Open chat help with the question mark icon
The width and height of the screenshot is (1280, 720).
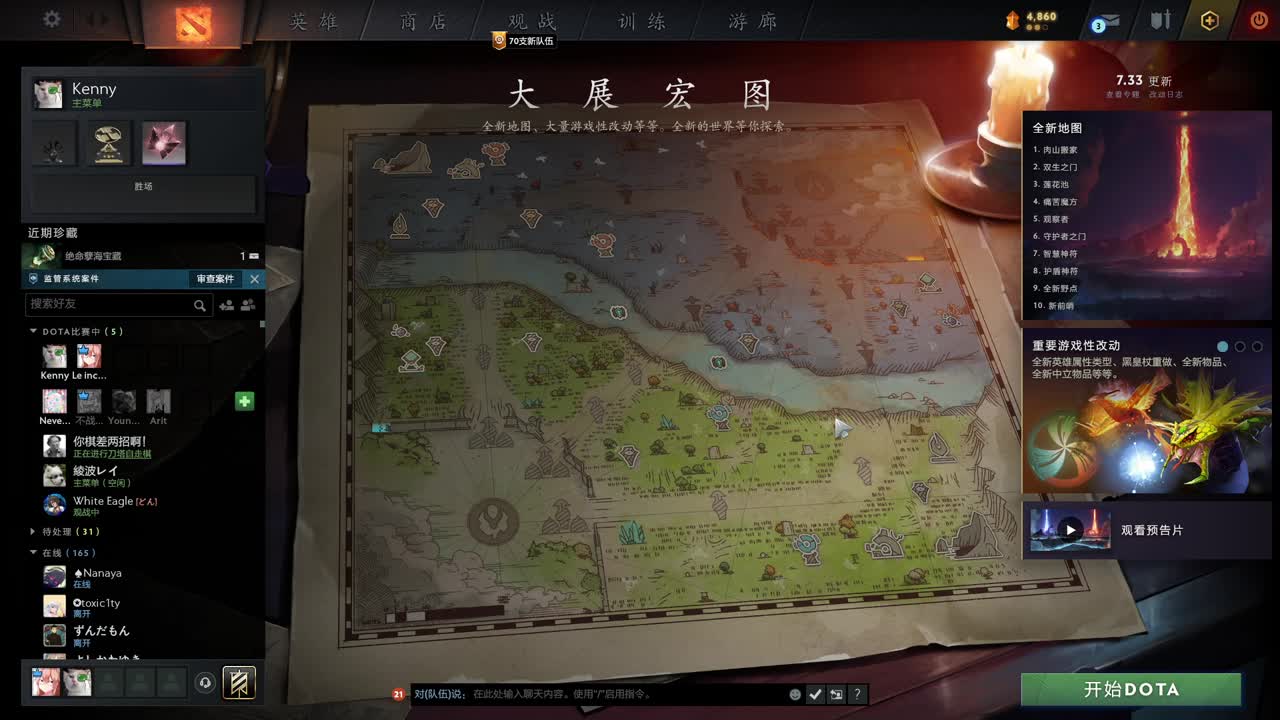coord(857,694)
